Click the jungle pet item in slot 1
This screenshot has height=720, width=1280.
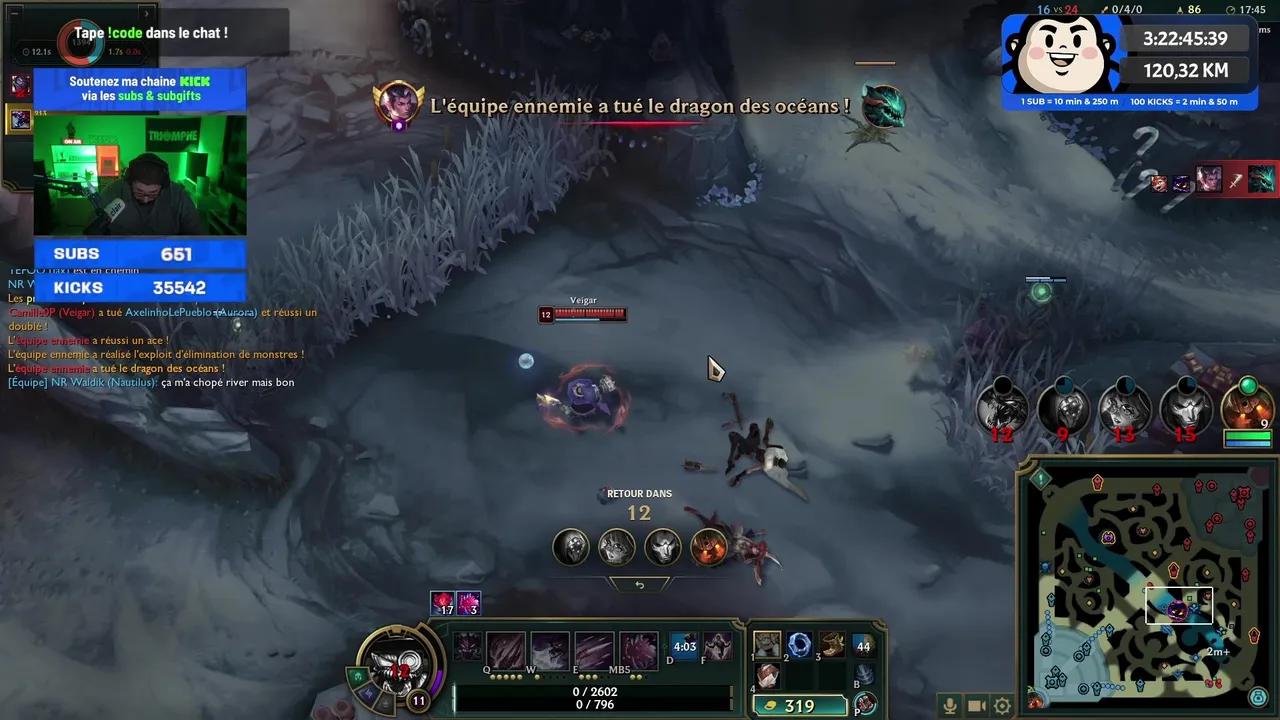[767, 646]
